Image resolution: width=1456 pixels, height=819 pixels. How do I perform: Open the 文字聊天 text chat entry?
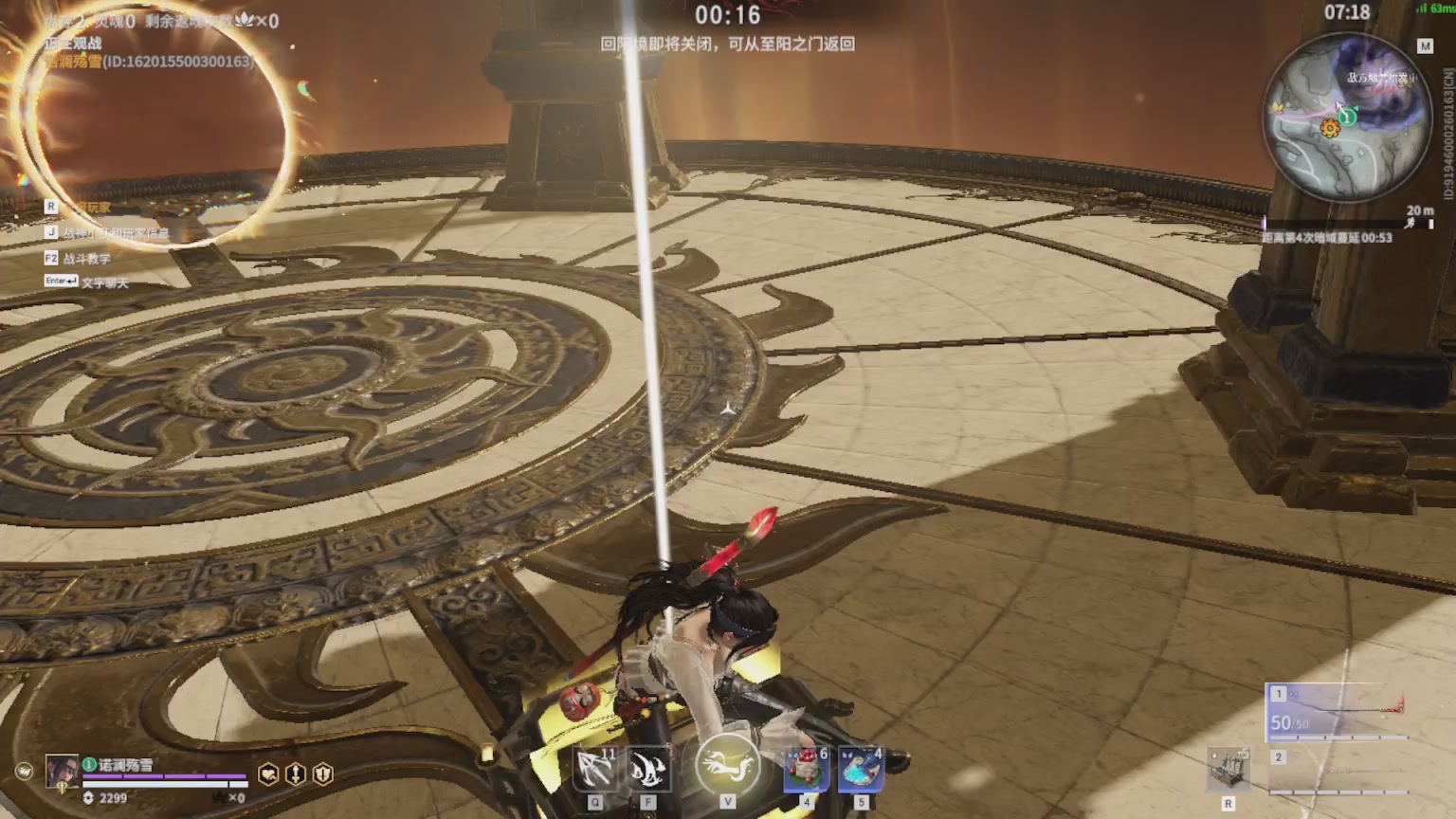103,282
